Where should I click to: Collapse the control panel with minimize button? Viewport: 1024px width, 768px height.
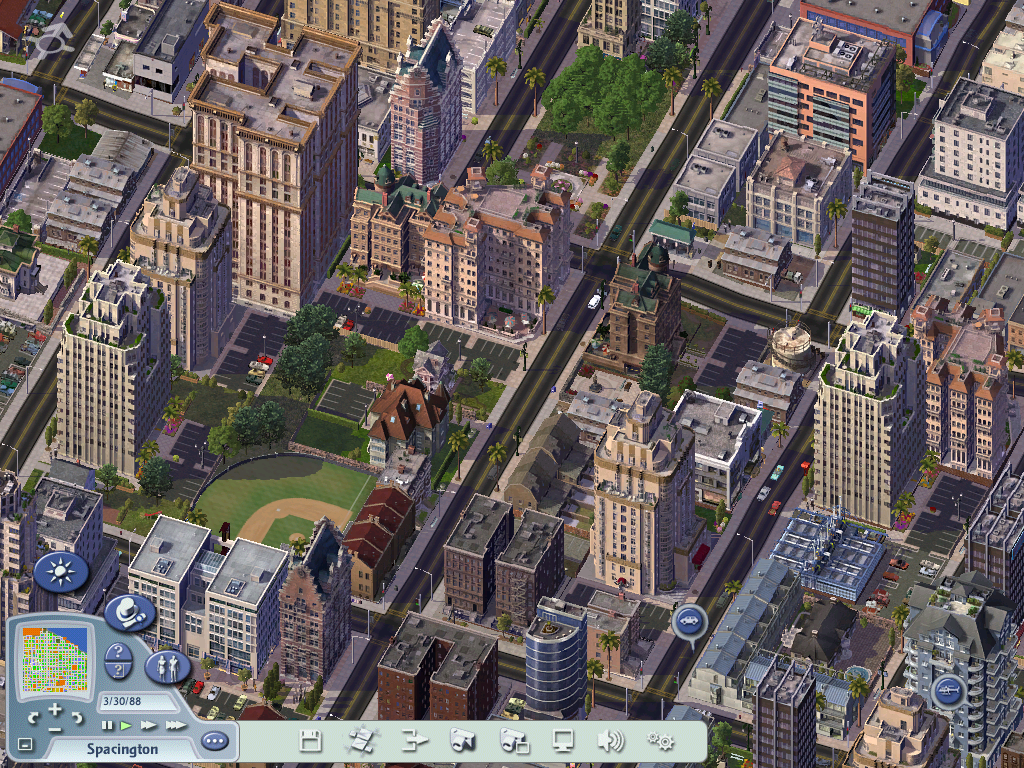click(25, 745)
